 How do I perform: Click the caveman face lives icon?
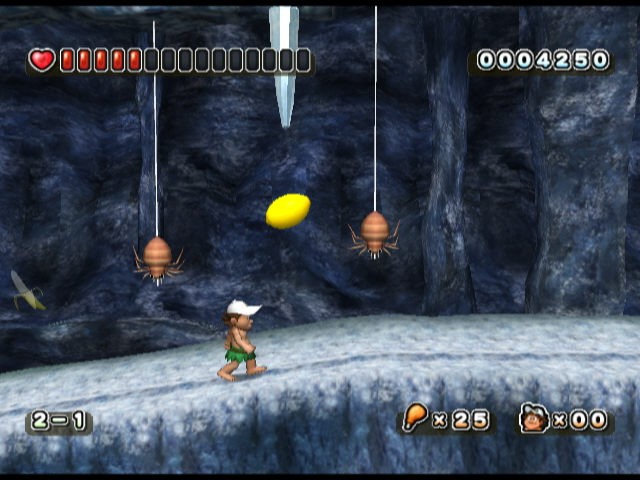[535, 419]
